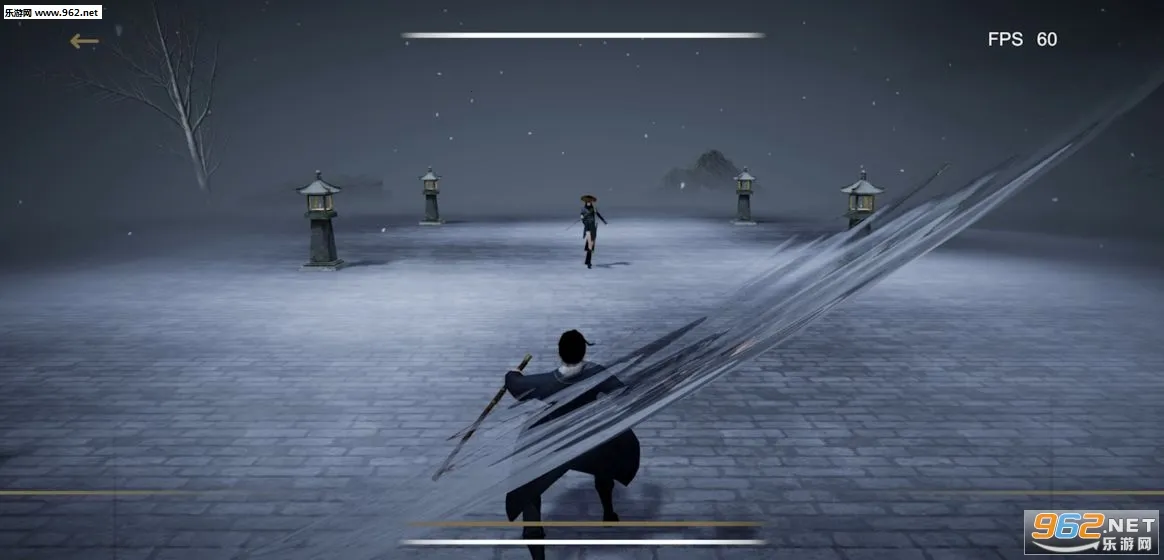Click the back arrow button
The image size is (1164, 560).
point(84,41)
